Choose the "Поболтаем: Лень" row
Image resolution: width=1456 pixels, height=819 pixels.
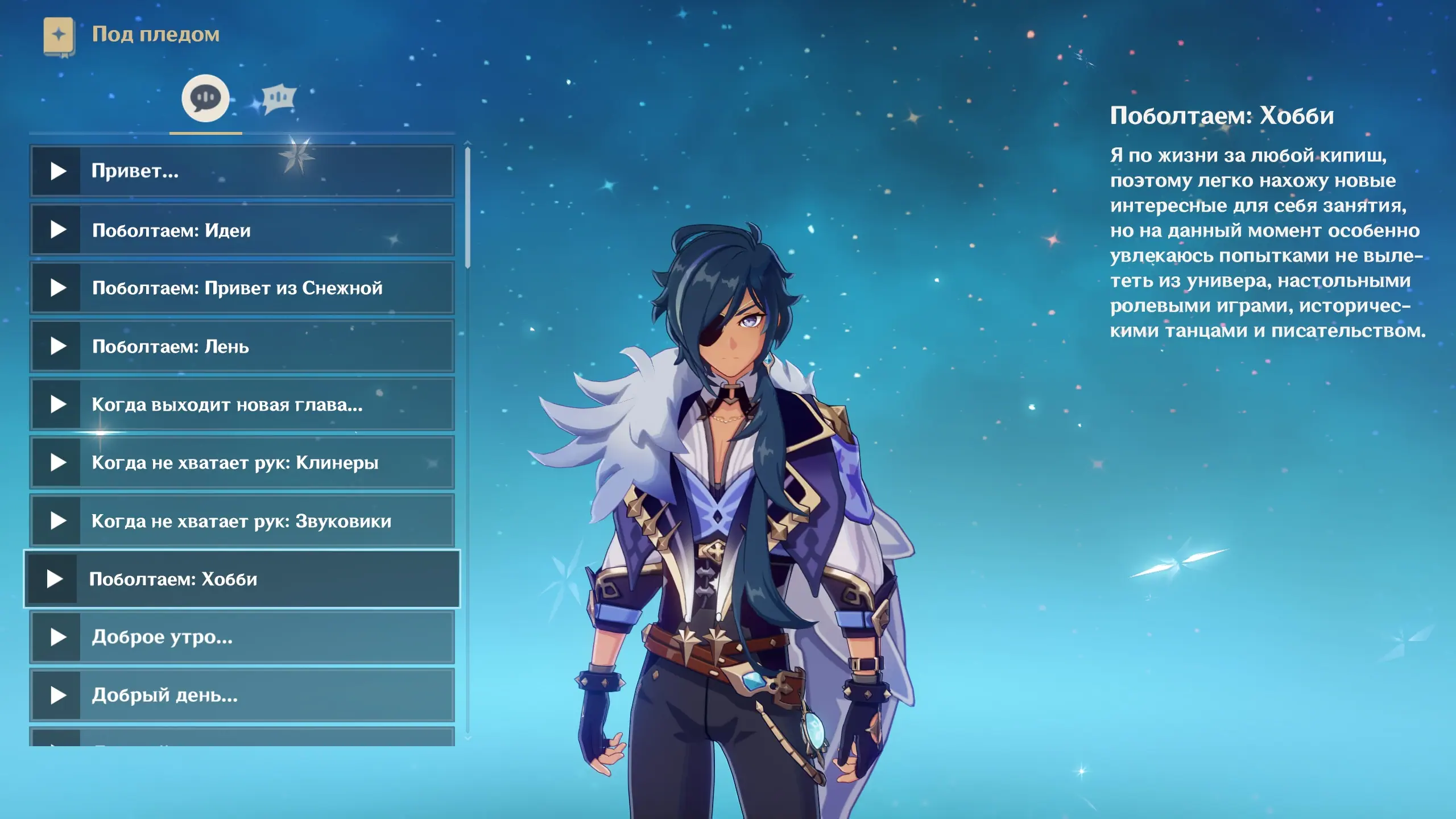pyautogui.click(x=242, y=346)
